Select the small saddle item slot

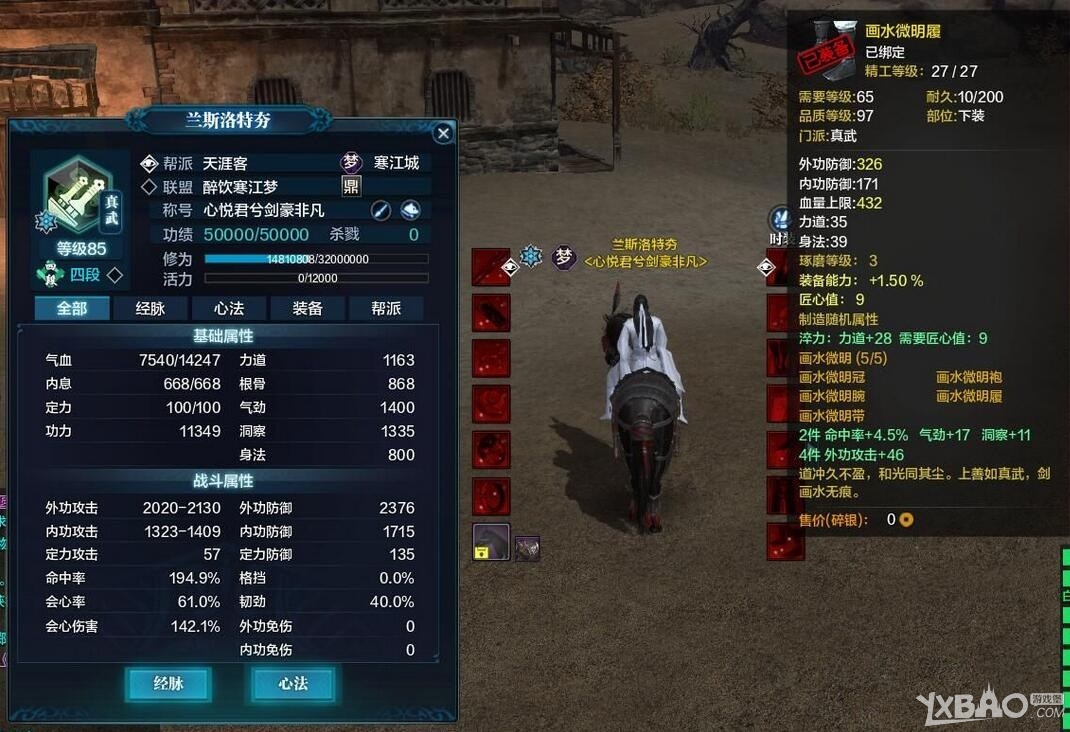527,547
